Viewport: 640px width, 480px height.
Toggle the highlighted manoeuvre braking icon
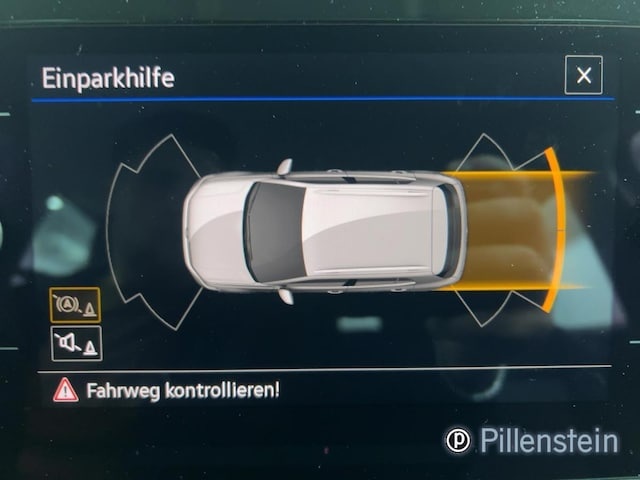tap(75, 305)
